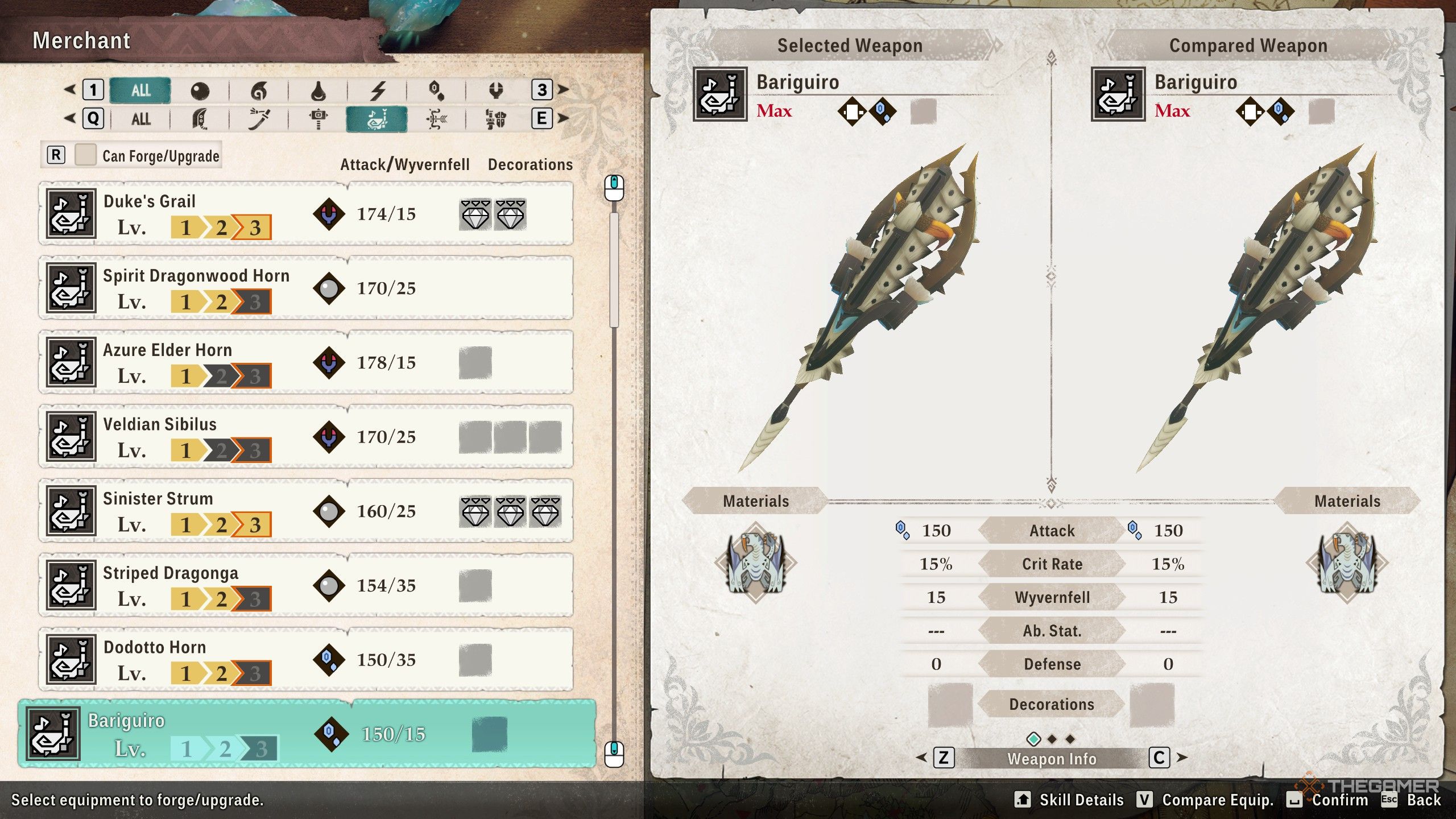The width and height of the screenshot is (1456, 819).
Task: Select the hunting horn weapon type tab
Action: [x=377, y=119]
